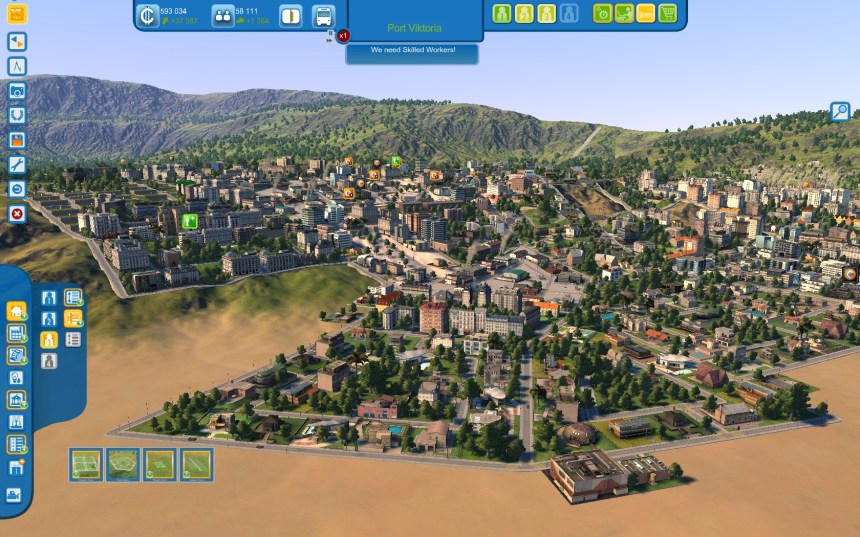Select the residential housing build category
The image size is (860, 537).
(x=16, y=311)
